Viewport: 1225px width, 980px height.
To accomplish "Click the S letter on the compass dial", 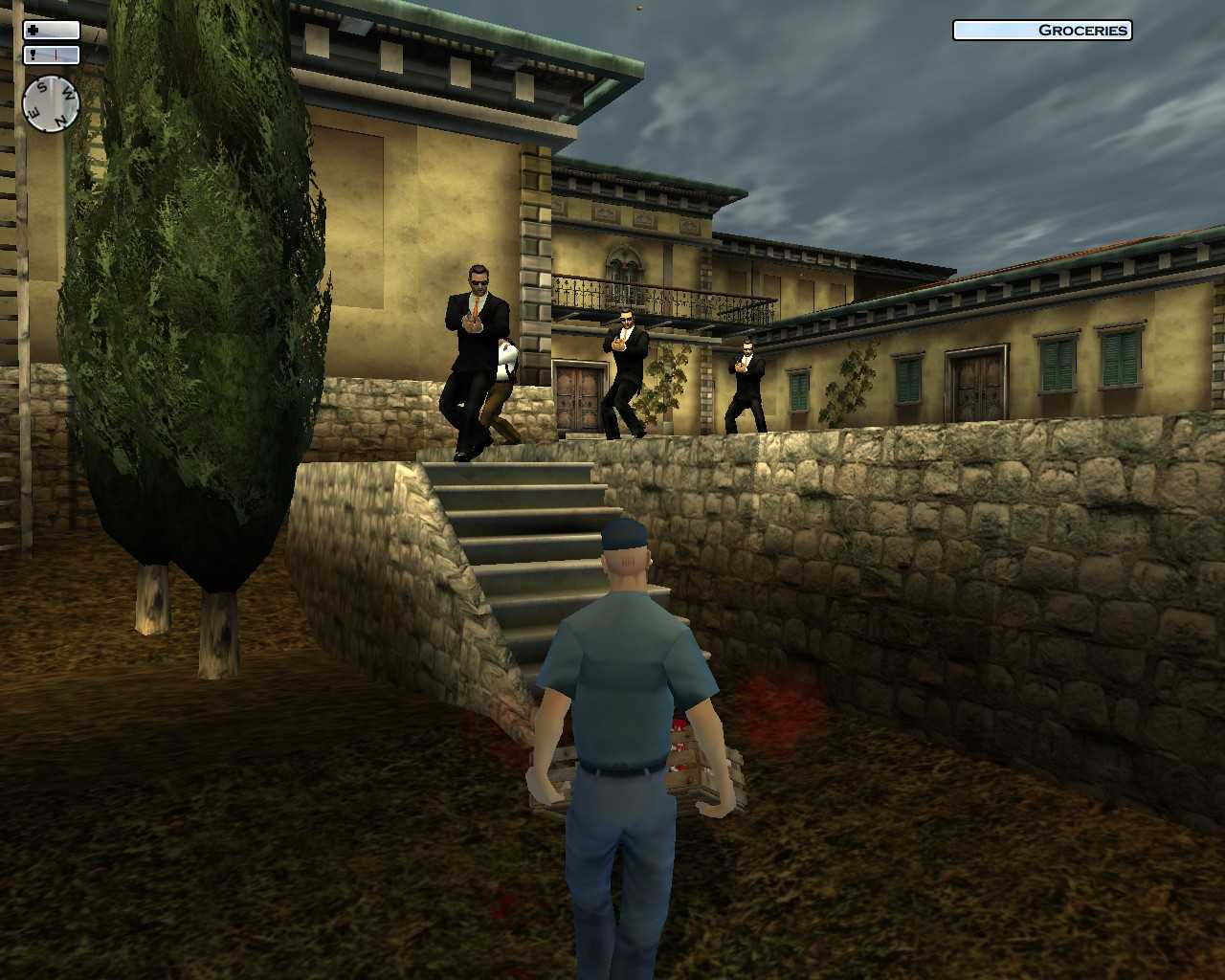I will (x=42, y=86).
